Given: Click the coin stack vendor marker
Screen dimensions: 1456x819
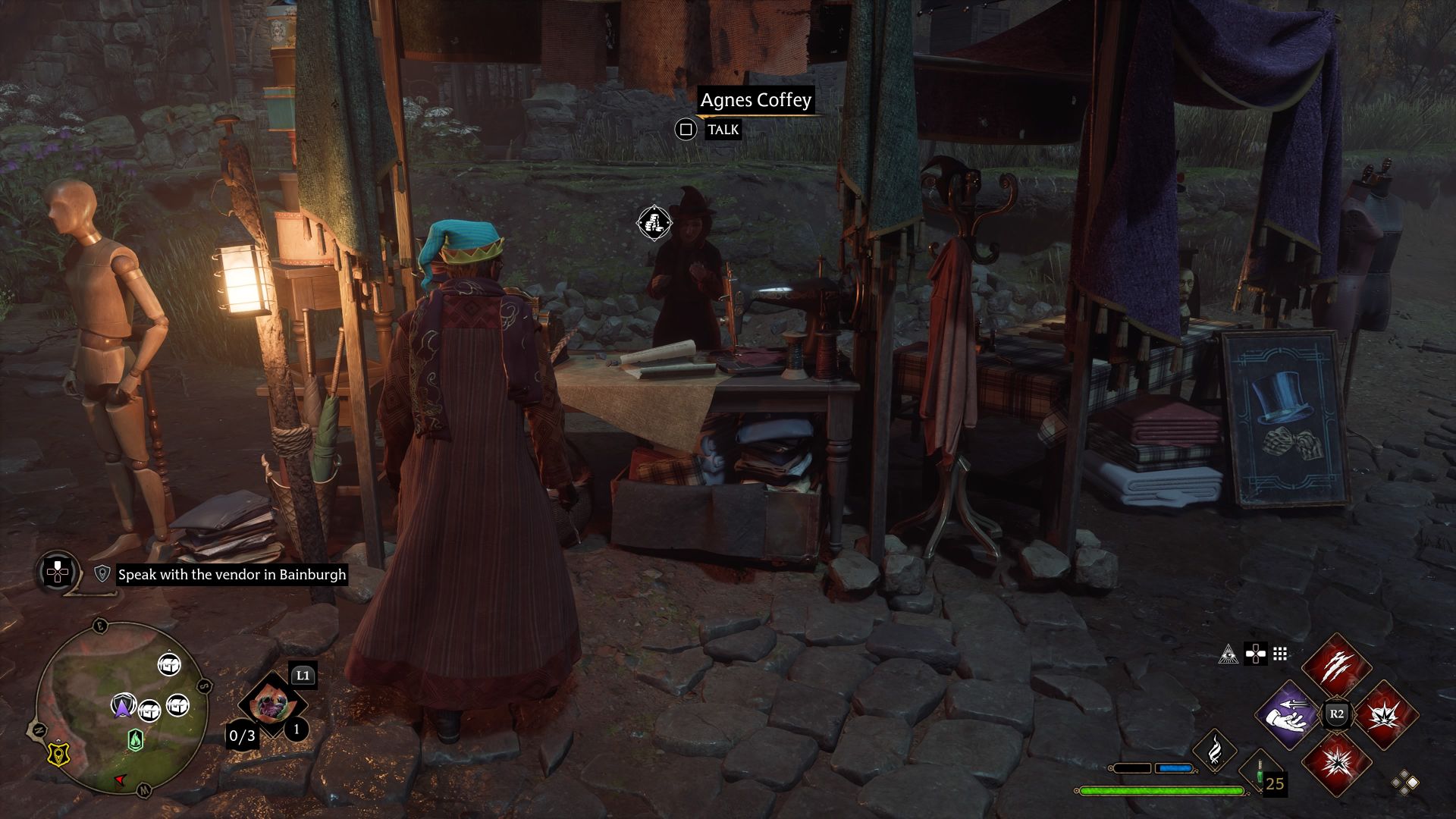Looking at the screenshot, I should click(x=654, y=223).
